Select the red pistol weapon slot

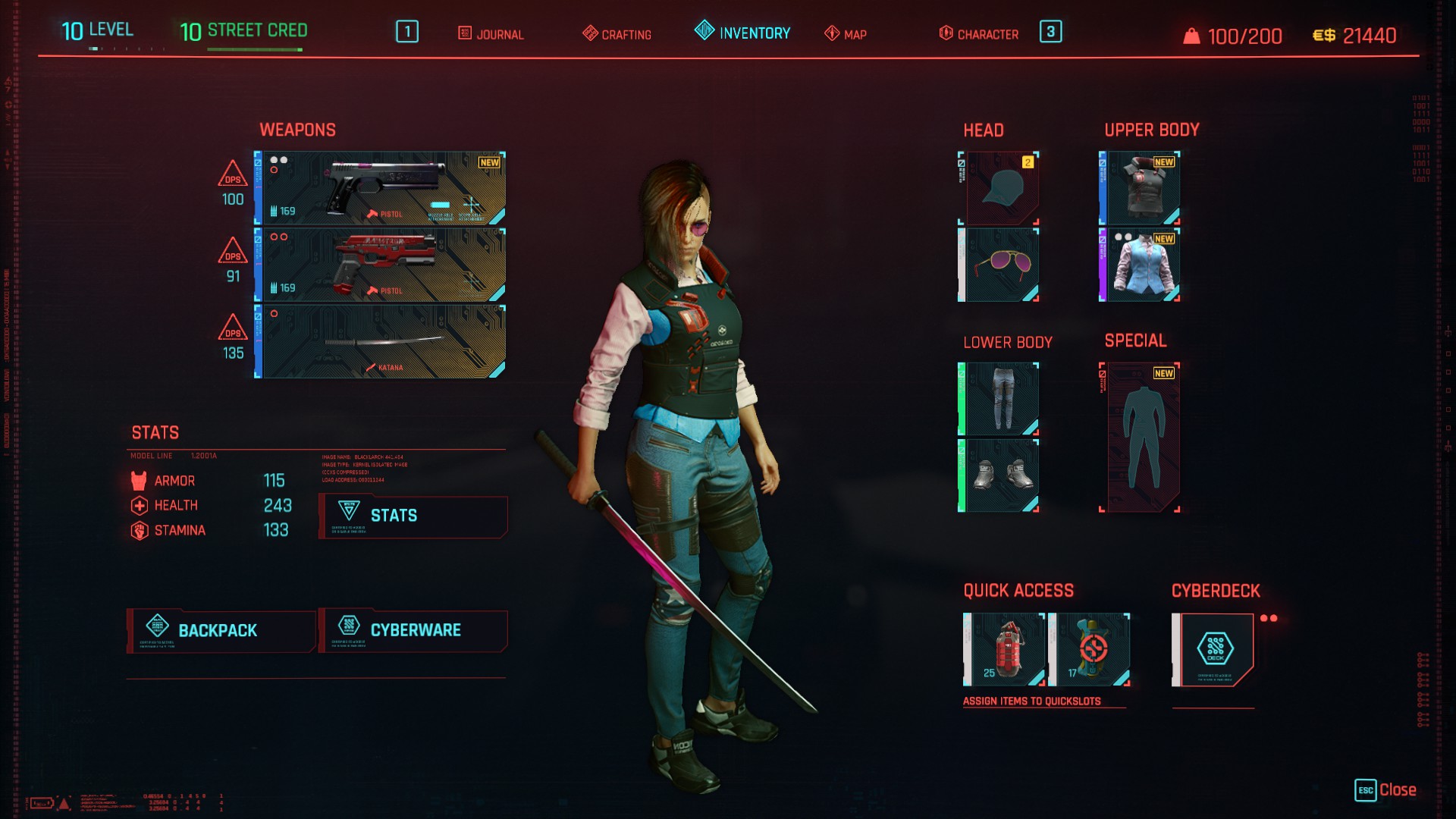pyautogui.click(x=381, y=265)
